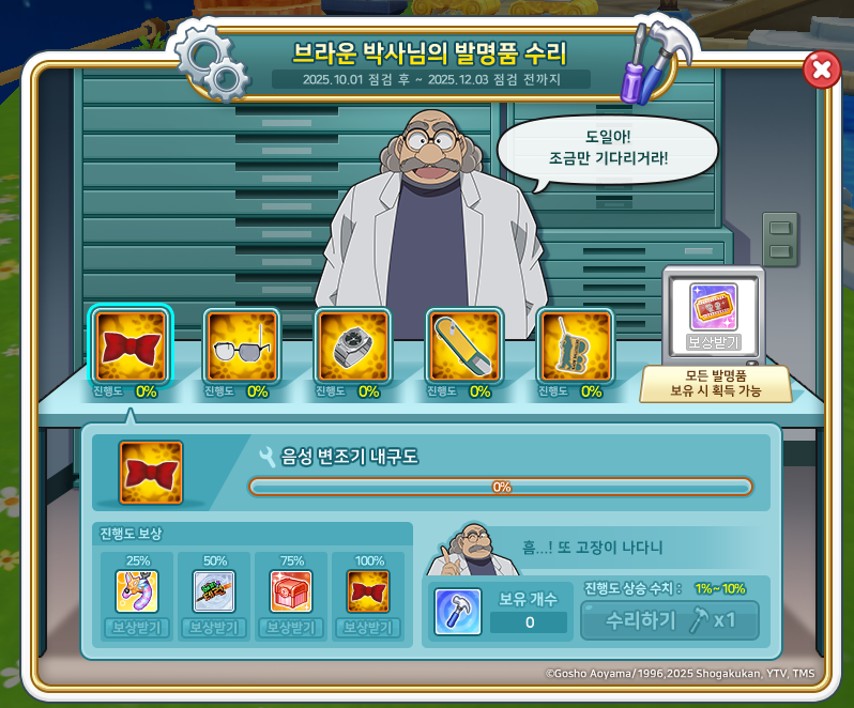Claim the 75% treasure chest reward
The width and height of the screenshot is (854, 708).
pyautogui.click(x=291, y=628)
